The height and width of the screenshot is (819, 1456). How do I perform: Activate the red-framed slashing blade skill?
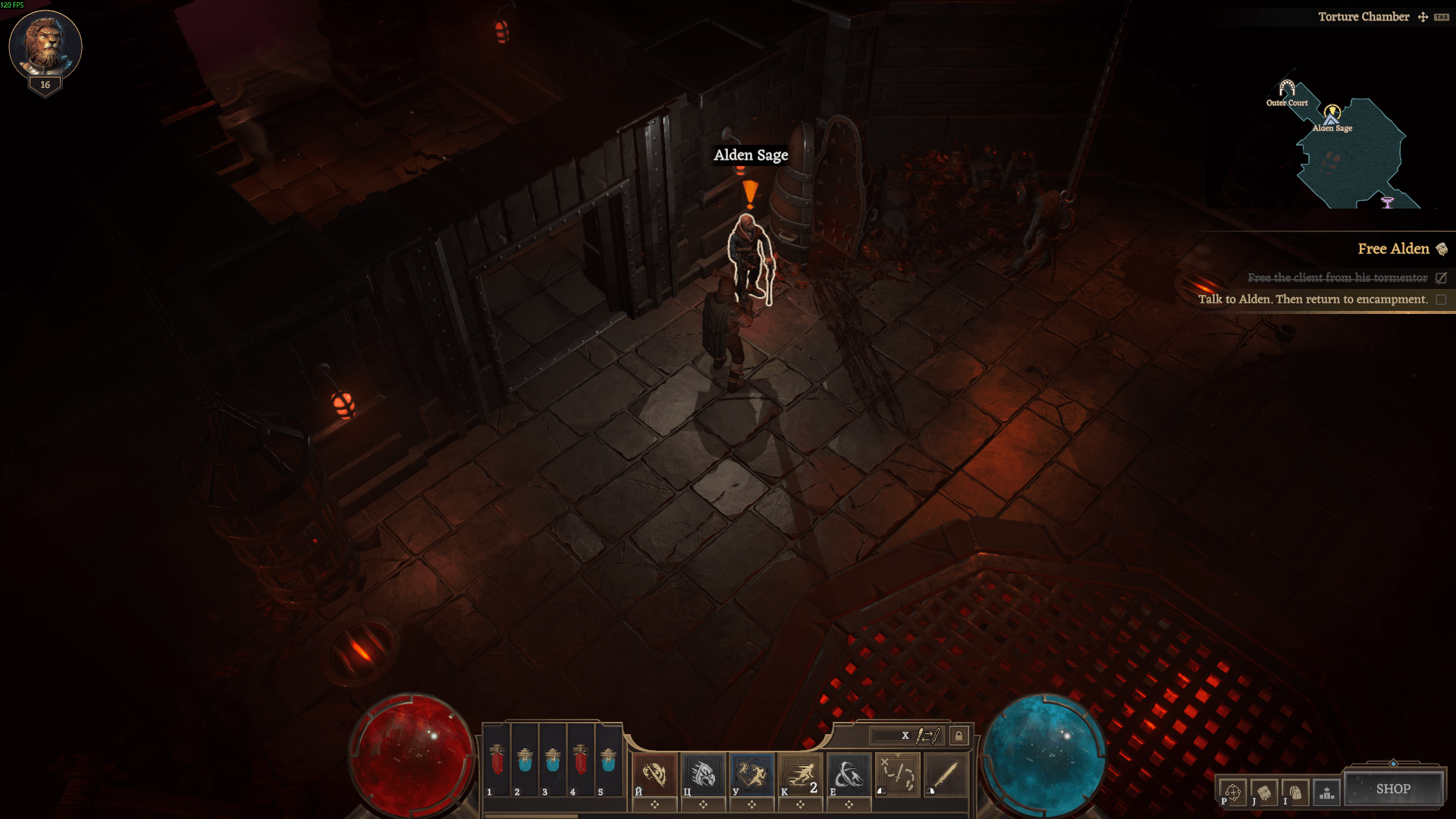pyautogui.click(x=654, y=774)
